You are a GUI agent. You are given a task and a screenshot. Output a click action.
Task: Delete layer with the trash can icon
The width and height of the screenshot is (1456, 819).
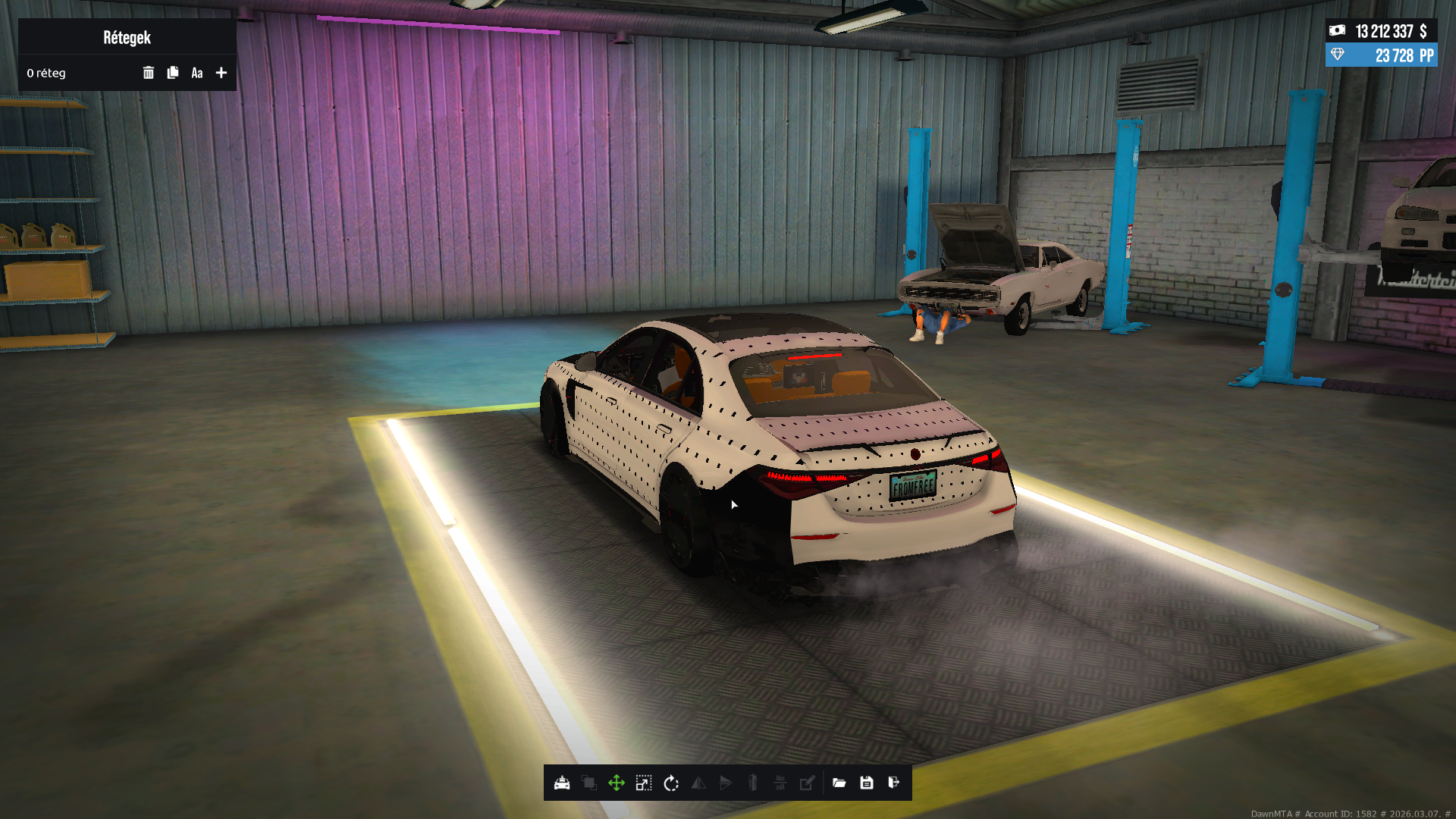(149, 73)
